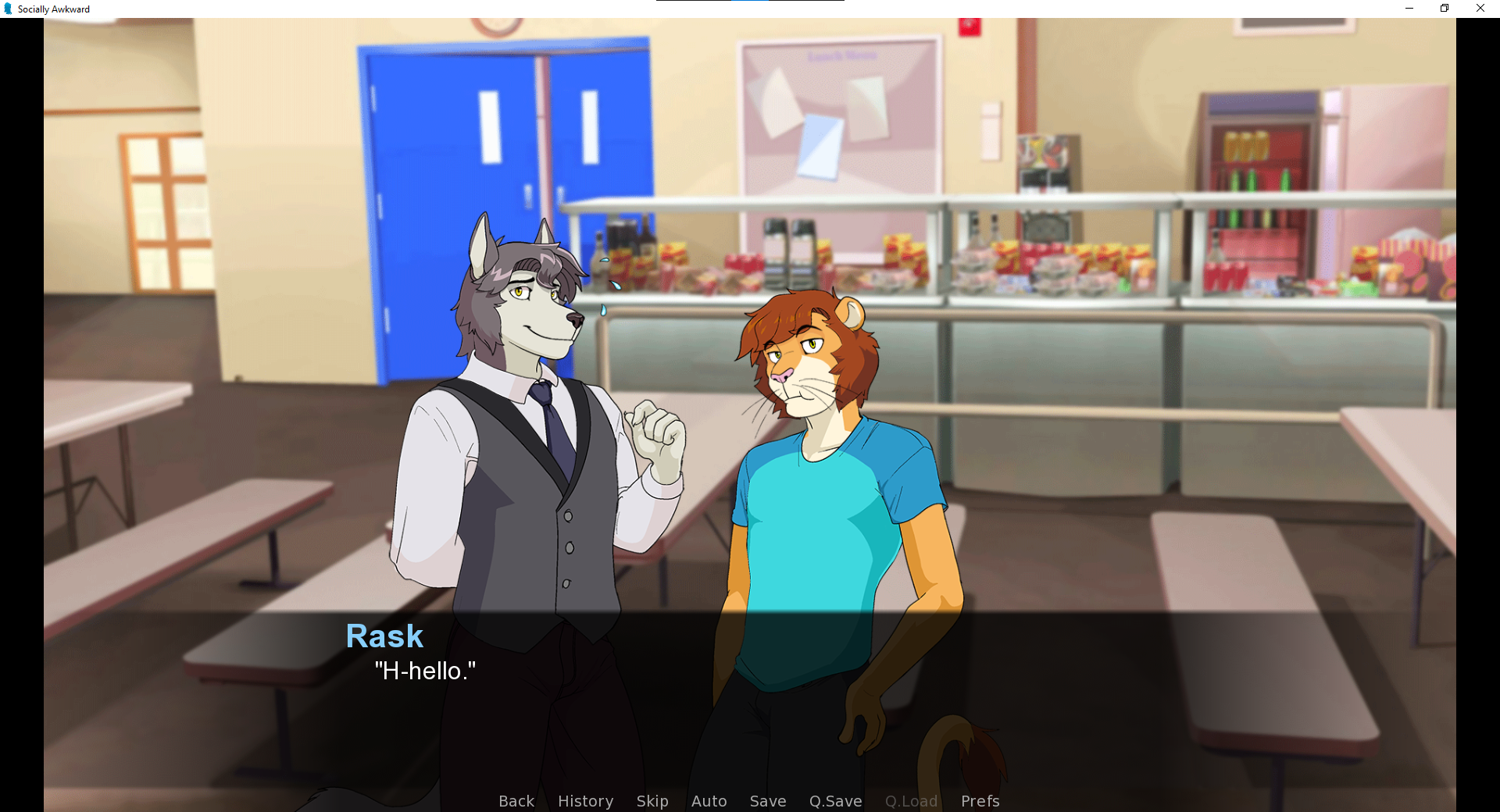Open the Save menu

click(767, 801)
